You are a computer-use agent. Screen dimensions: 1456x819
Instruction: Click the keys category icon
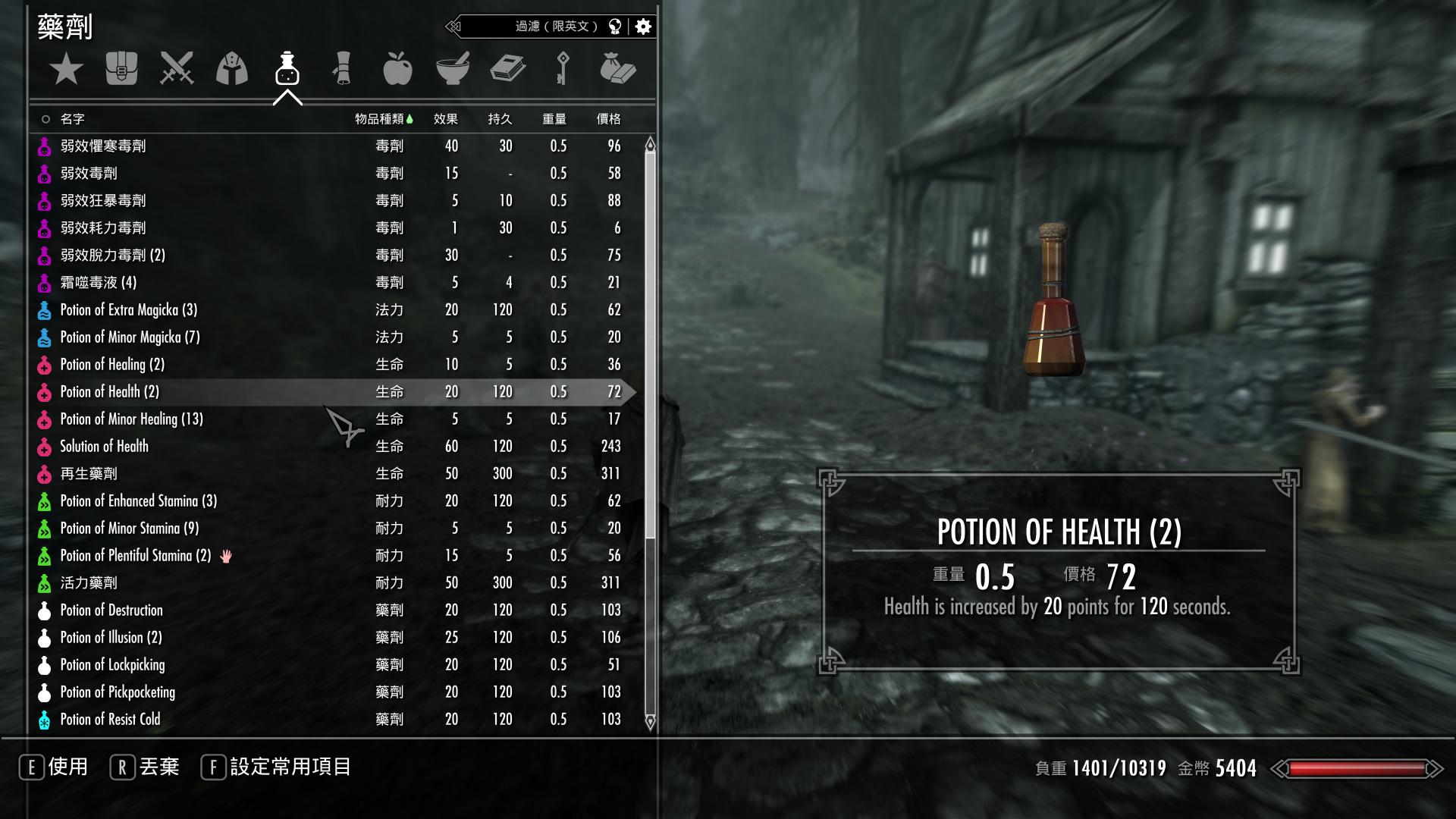tap(562, 68)
